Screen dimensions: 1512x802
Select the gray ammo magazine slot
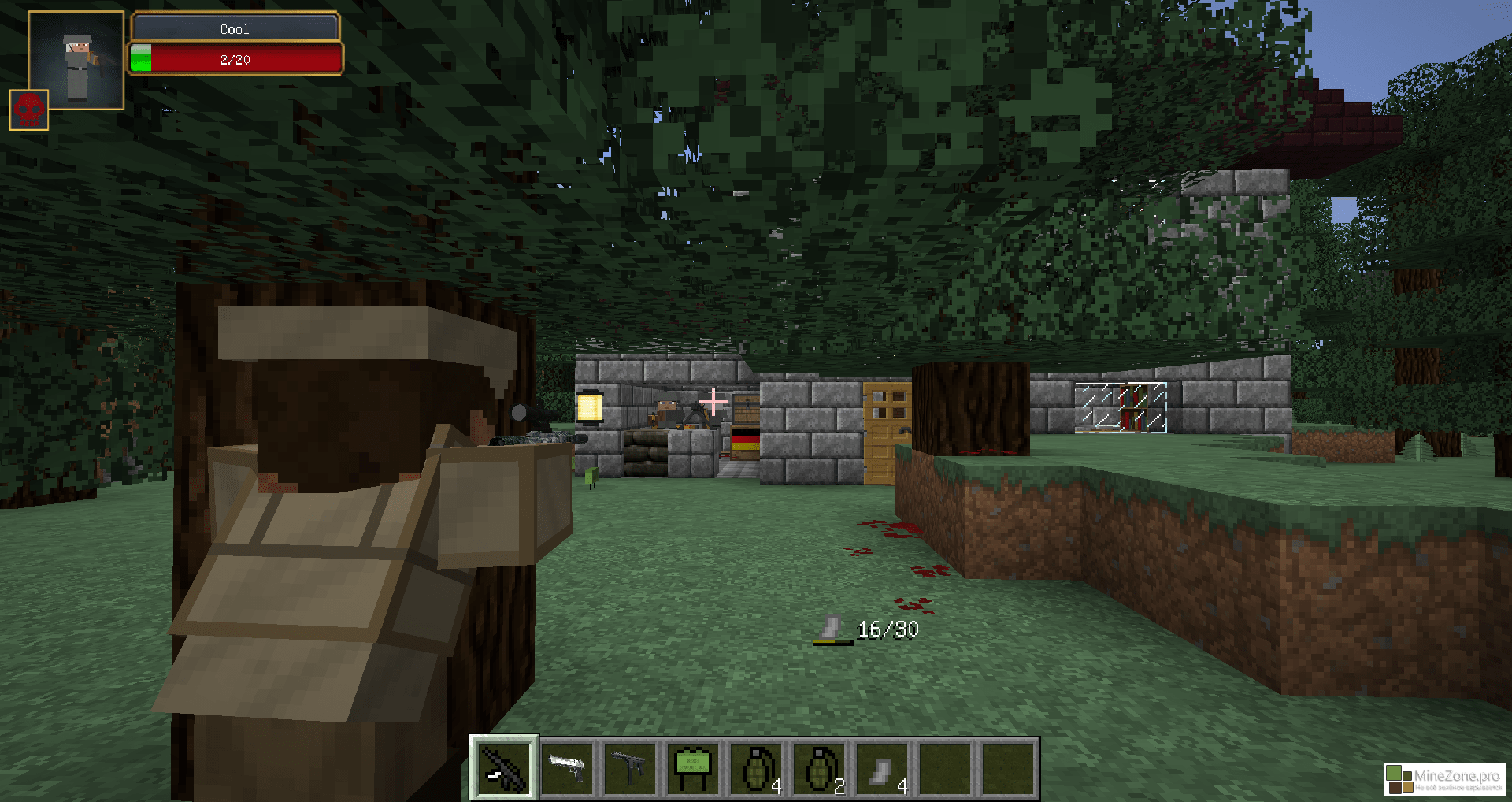(x=882, y=768)
